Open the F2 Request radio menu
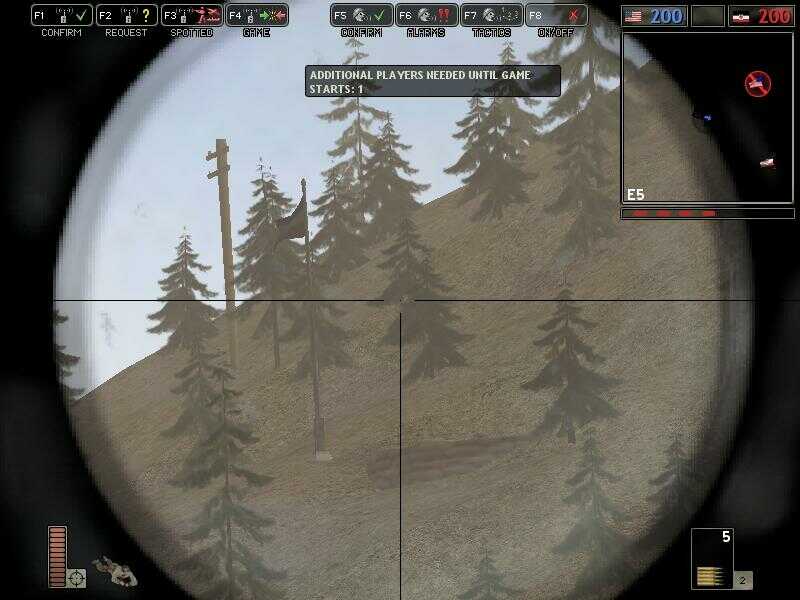This screenshot has height=600, width=800. click(x=126, y=16)
